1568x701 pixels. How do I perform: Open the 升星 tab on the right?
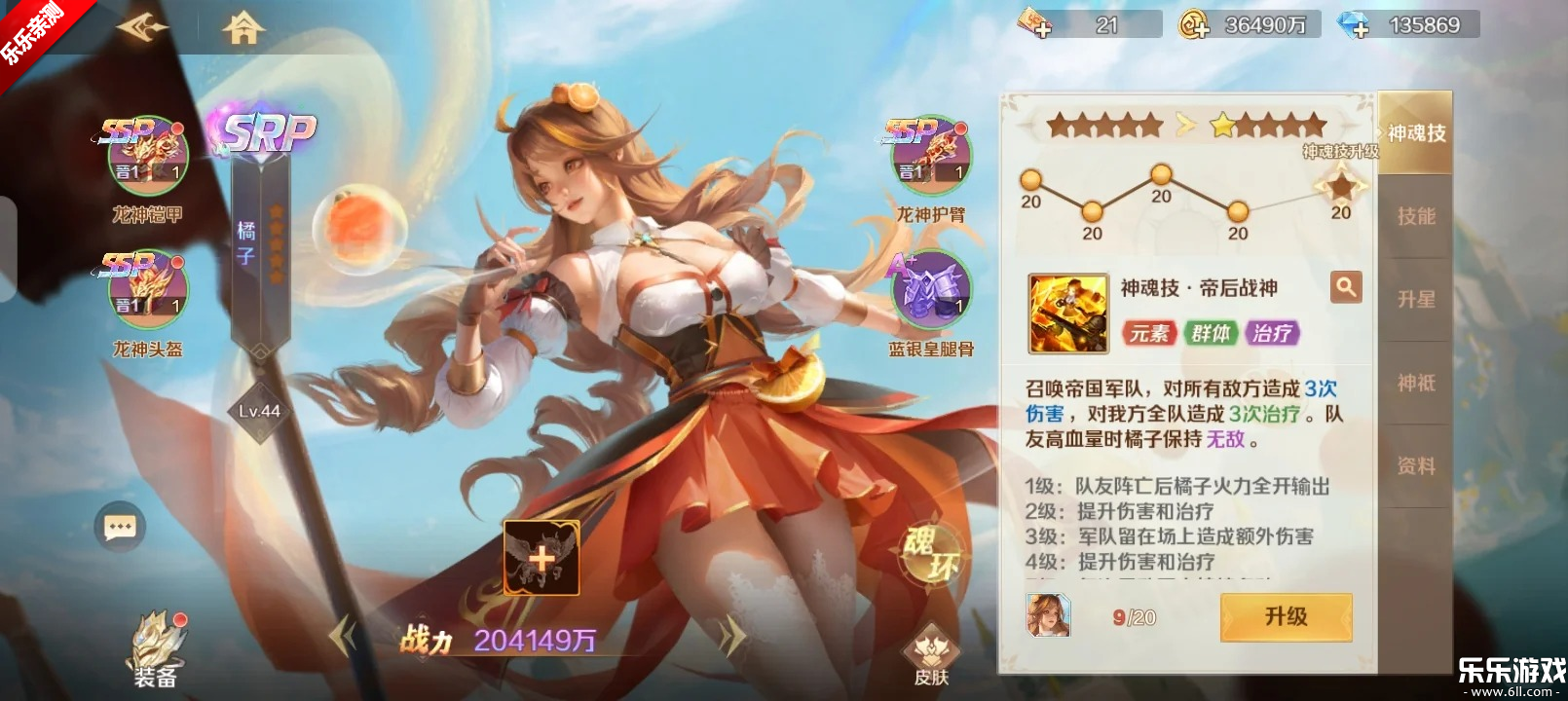point(1417,300)
